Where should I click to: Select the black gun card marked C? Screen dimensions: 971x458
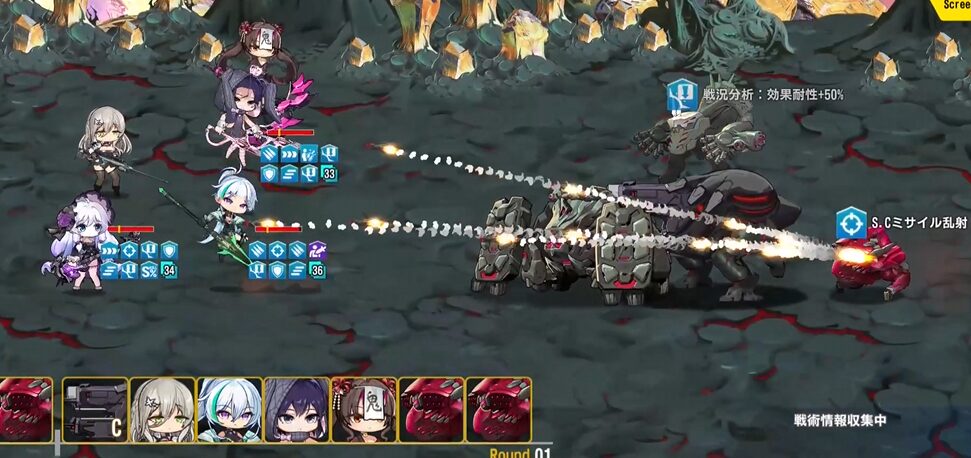(x=95, y=409)
